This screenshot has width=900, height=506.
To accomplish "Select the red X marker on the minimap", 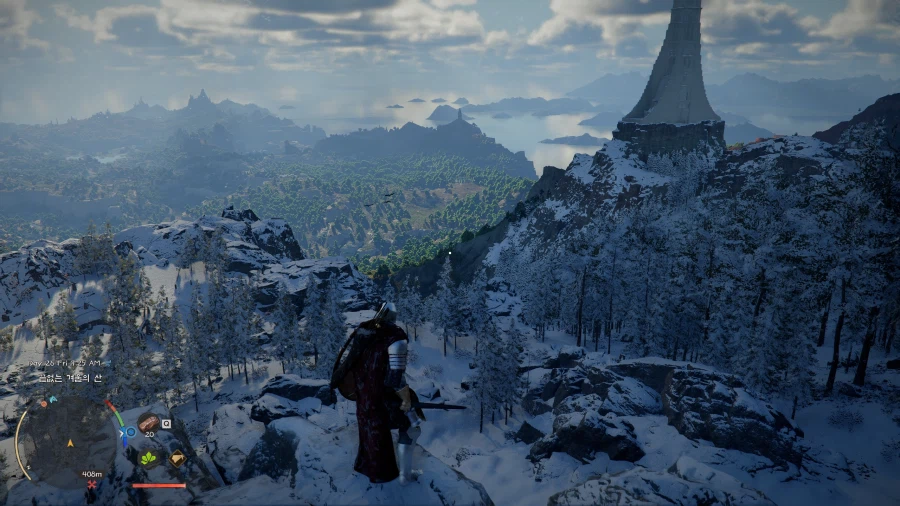I will pos(92,485).
